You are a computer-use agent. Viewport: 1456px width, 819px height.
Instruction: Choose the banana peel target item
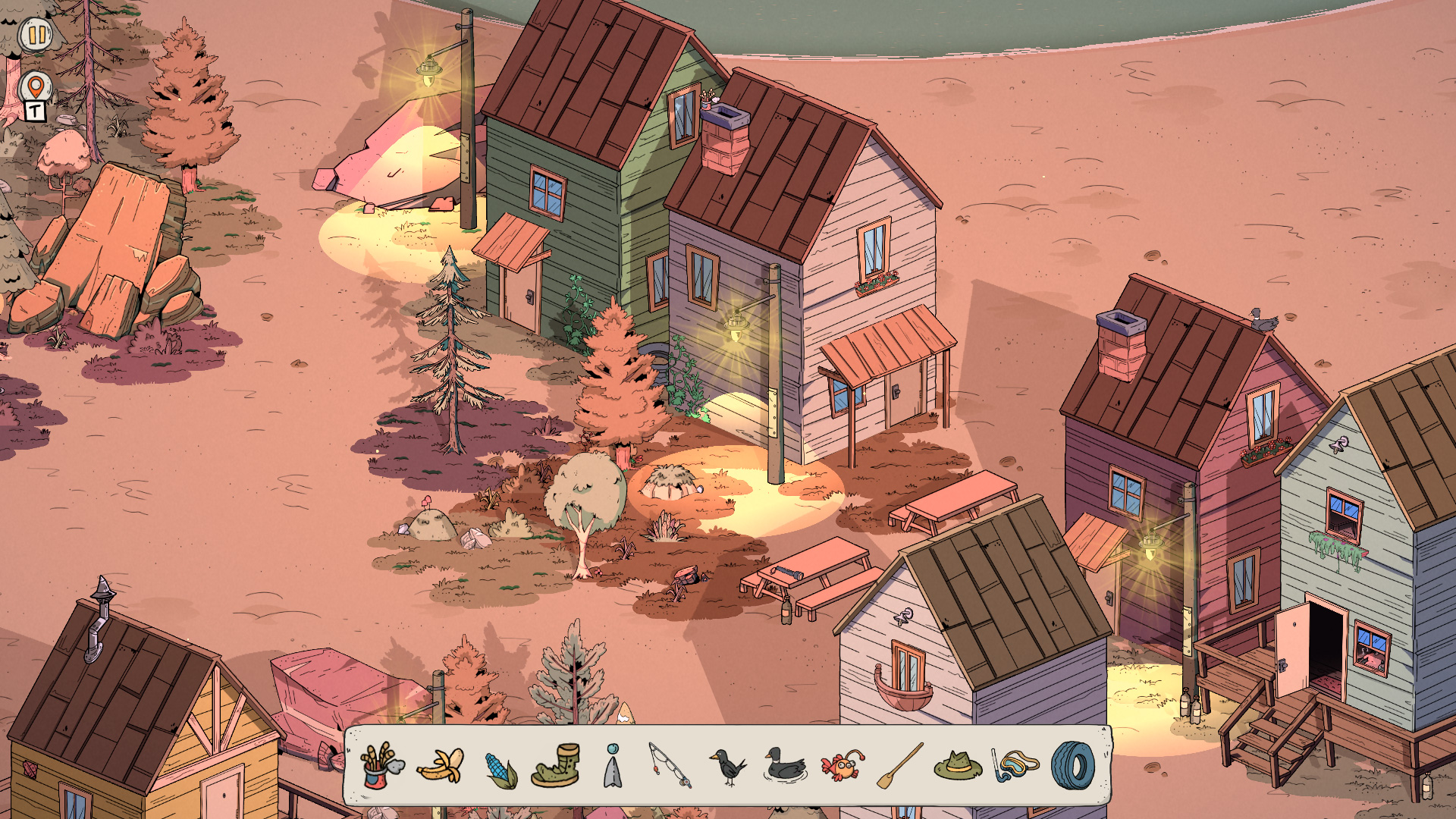click(441, 766)
